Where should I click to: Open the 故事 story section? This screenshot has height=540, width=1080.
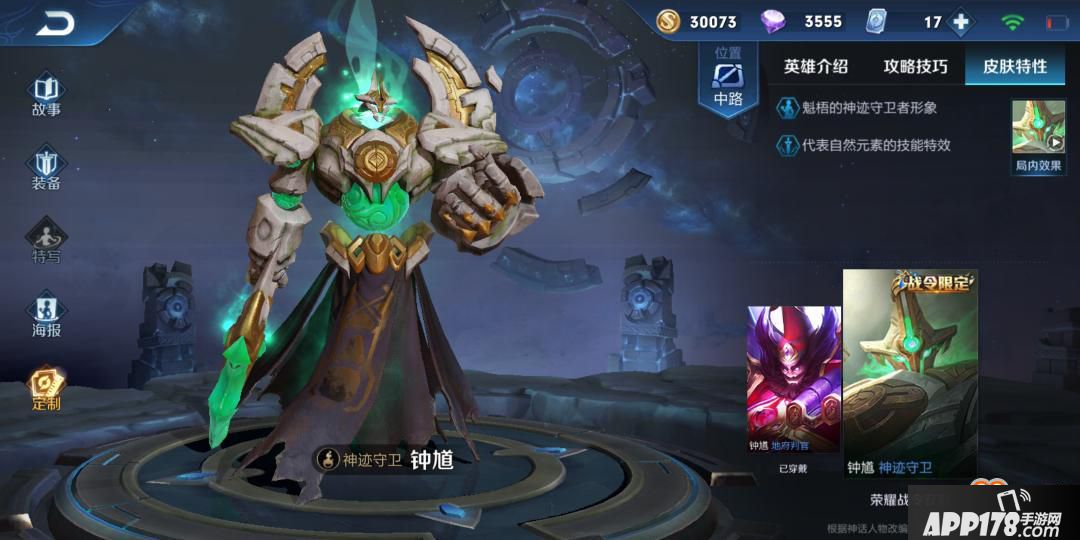tap(46, 95)
